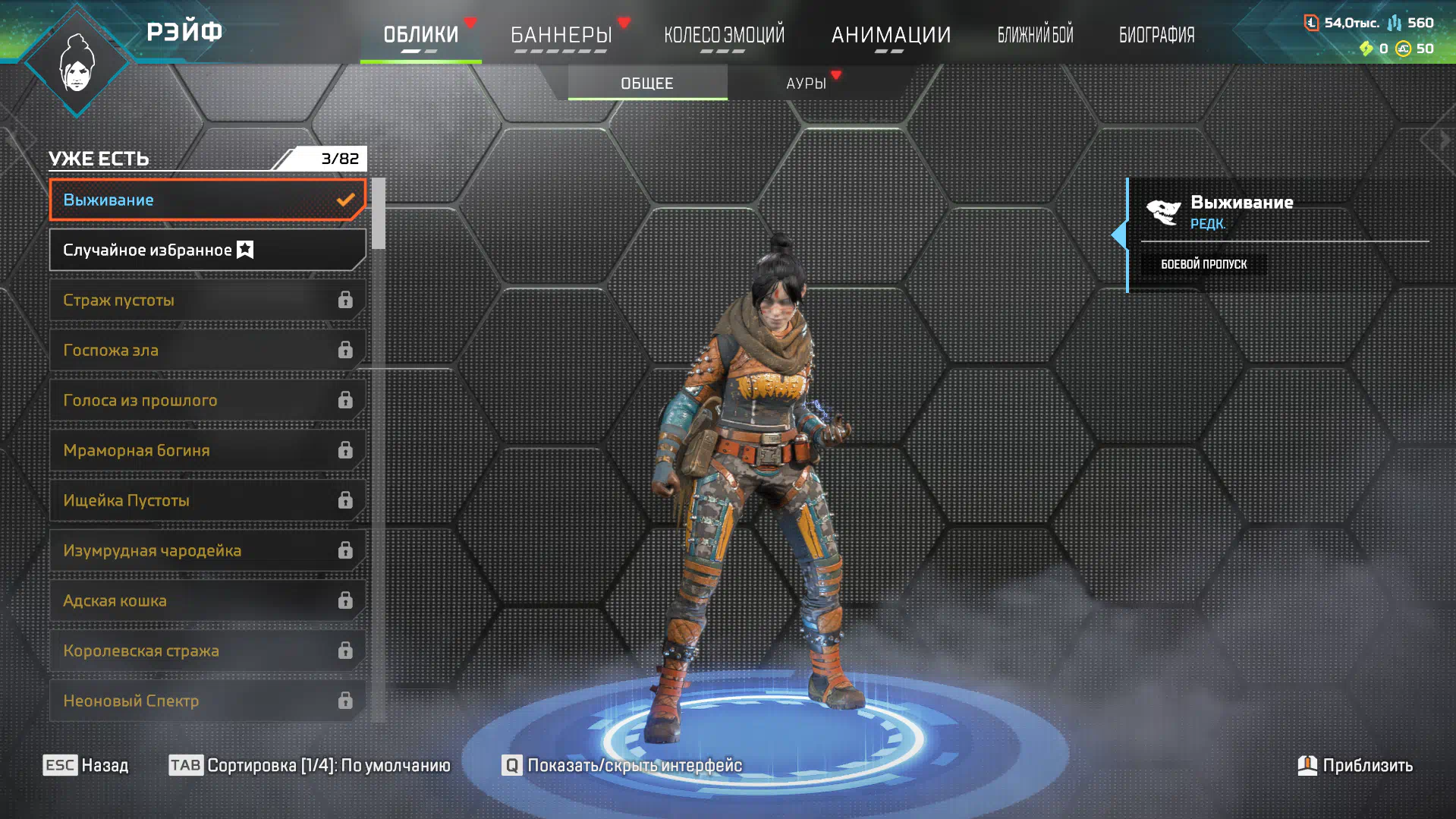Choose Случайное избранное option
The width and height of the screenshot is (1456, 819).
207,250
